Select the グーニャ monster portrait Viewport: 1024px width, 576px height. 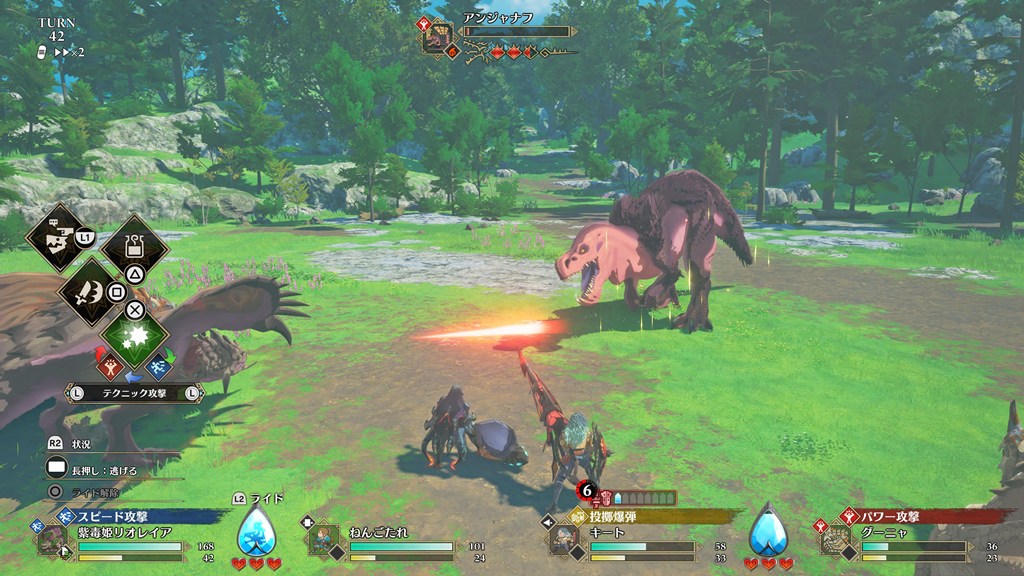coord(835,540)
